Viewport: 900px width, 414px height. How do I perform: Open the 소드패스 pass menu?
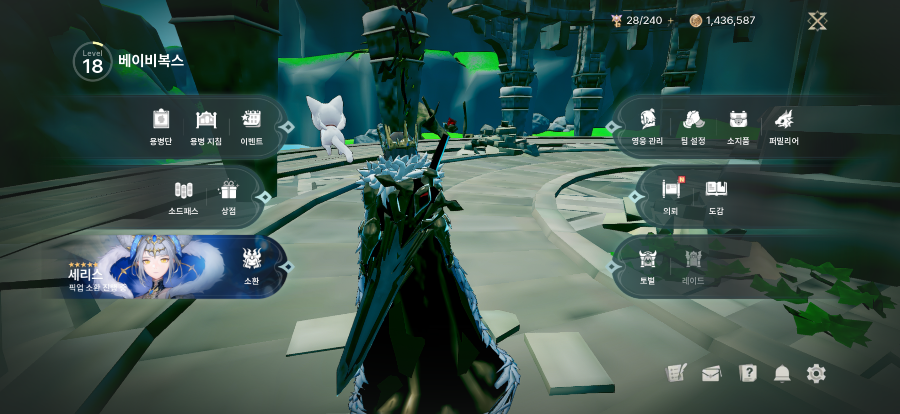point(183,196)
